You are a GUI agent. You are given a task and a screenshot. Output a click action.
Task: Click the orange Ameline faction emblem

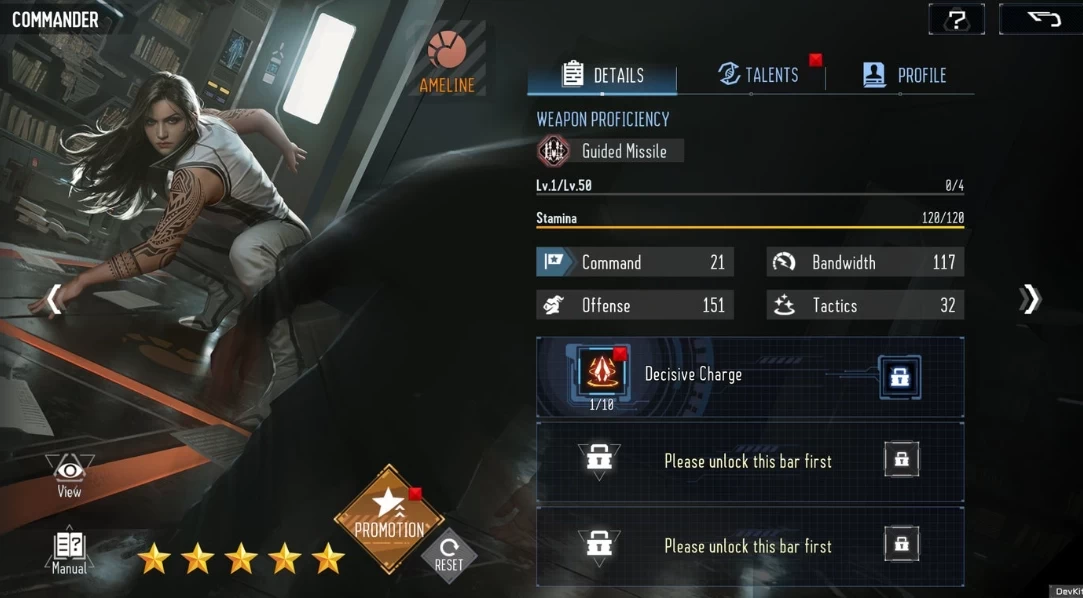click(447, 50)
